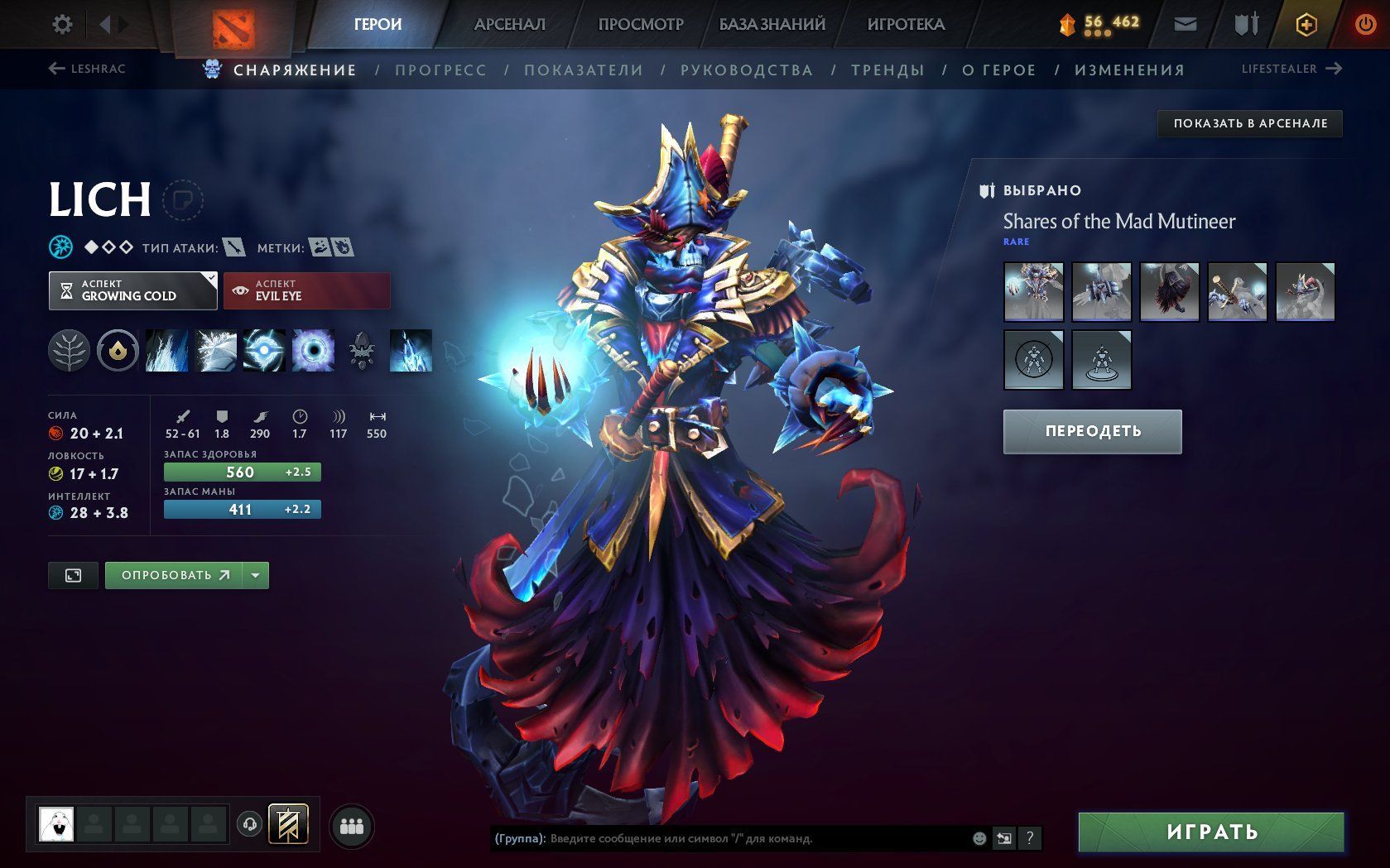This screenshot has width=1390, height=868.
Task: Go to previous hero Leshrac
Action: [87, 69]
